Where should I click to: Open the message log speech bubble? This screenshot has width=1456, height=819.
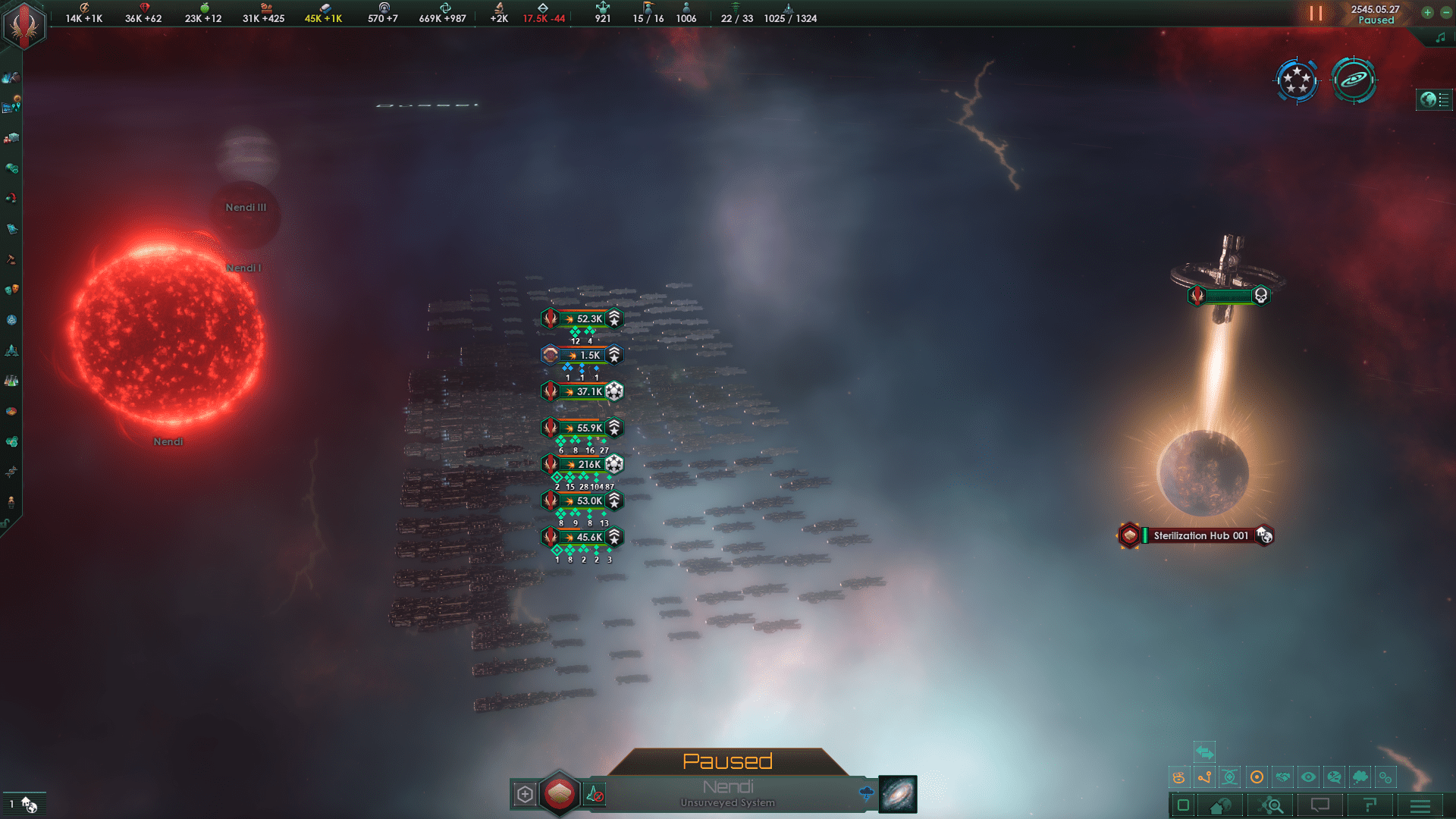[1319, 805]
